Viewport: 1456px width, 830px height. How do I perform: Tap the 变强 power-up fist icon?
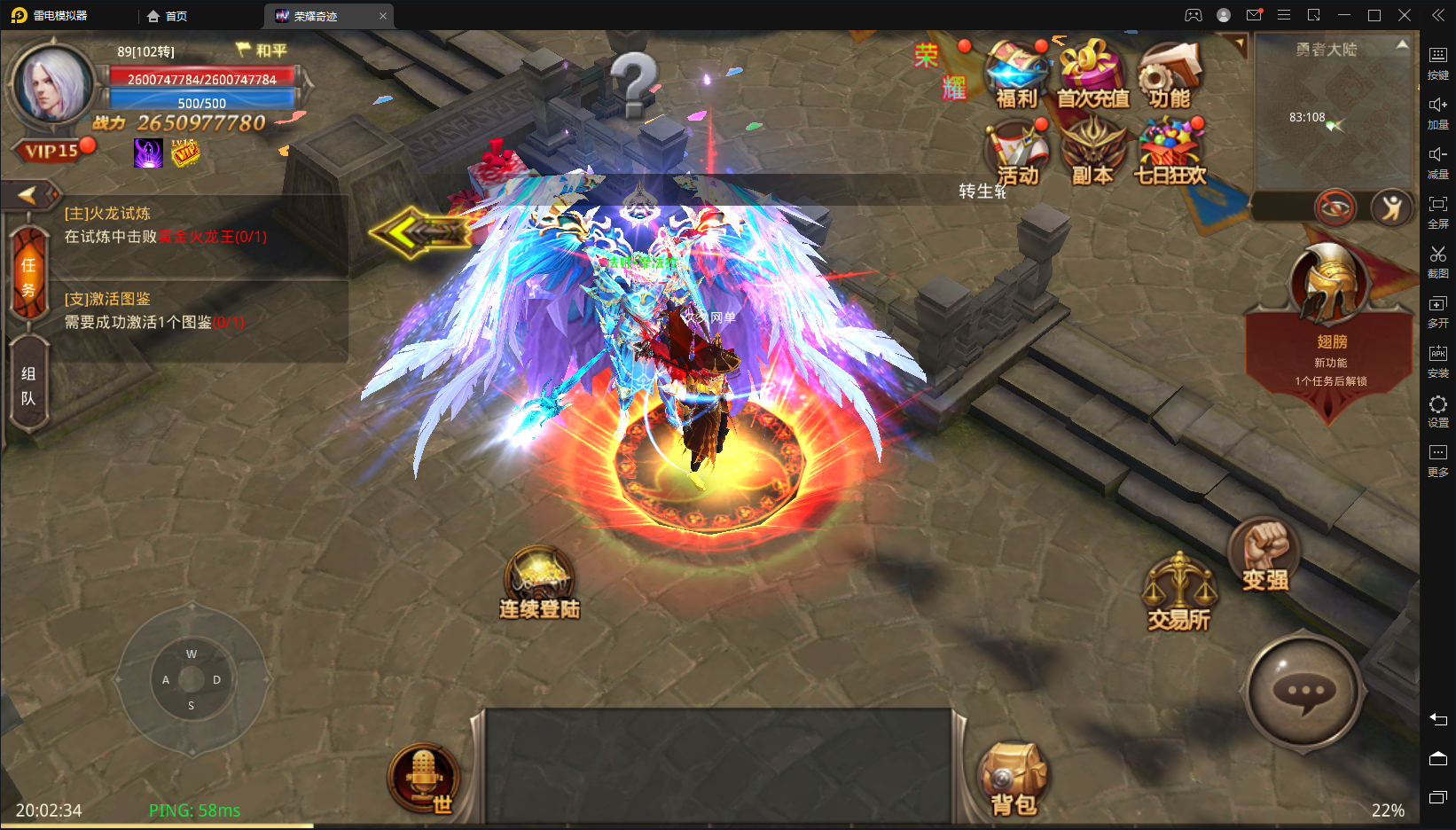coord(1264,554)
